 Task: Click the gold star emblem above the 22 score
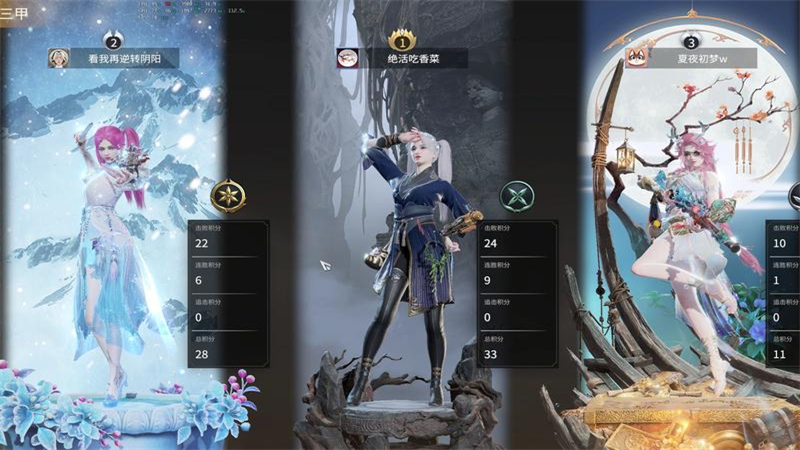[229, 196]
